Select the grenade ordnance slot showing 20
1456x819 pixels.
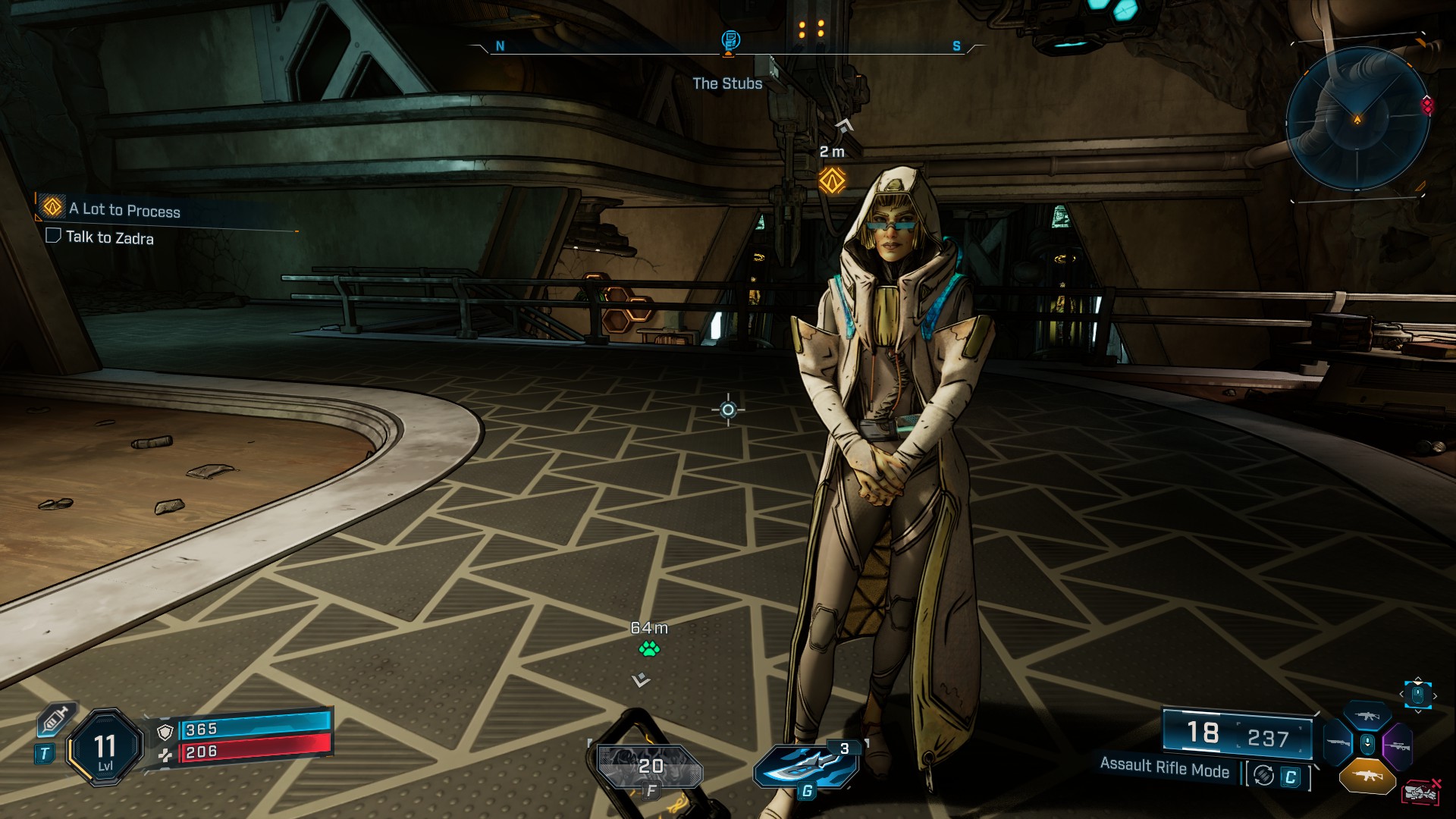(x=649, y=767)
